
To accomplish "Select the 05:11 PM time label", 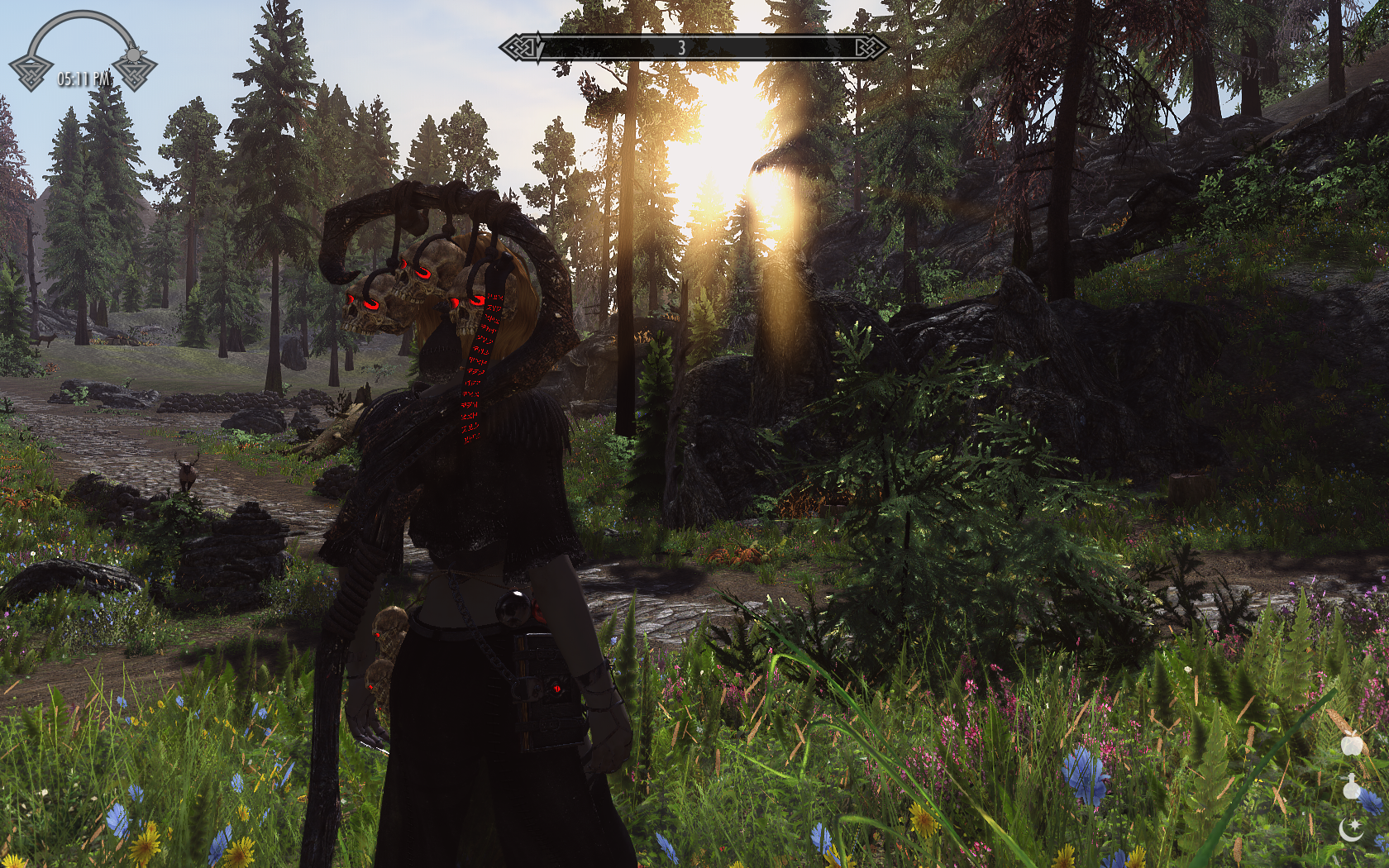I will pyautogui.click(x=83, y=78).
